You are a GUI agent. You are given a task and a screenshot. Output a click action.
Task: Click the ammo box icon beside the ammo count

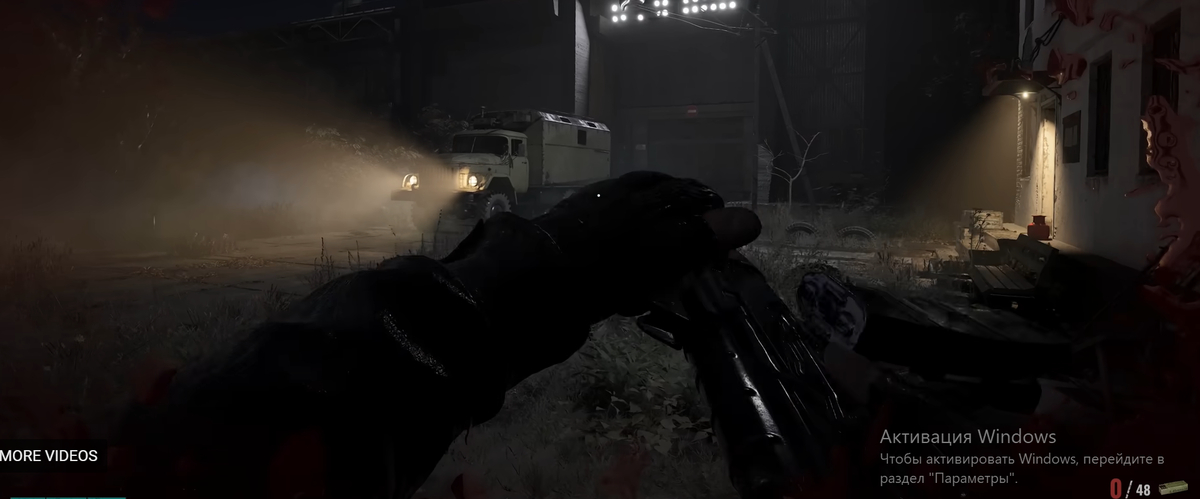1173,488
